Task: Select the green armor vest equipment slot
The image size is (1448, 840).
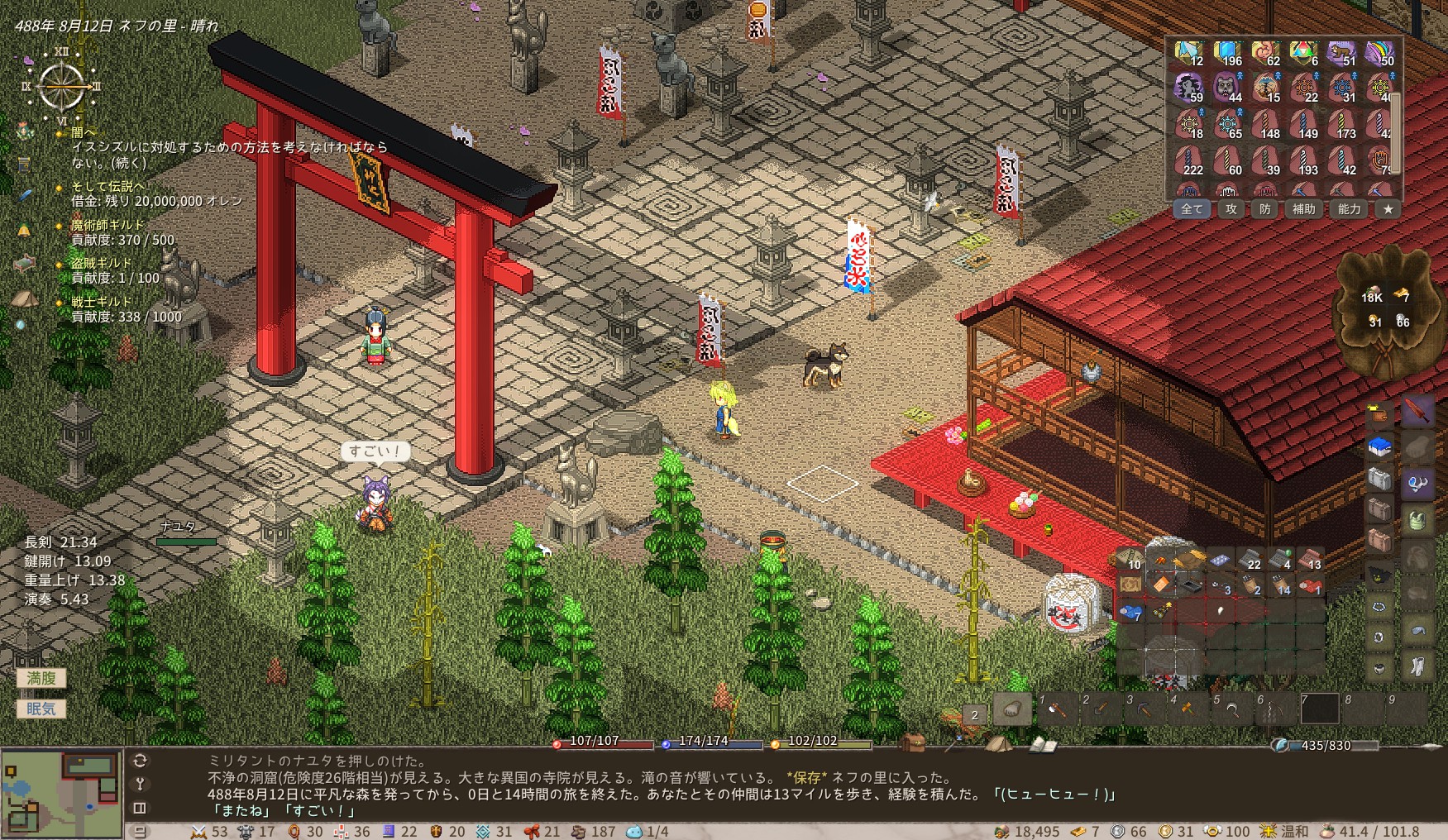Action: pos(1417,521)
